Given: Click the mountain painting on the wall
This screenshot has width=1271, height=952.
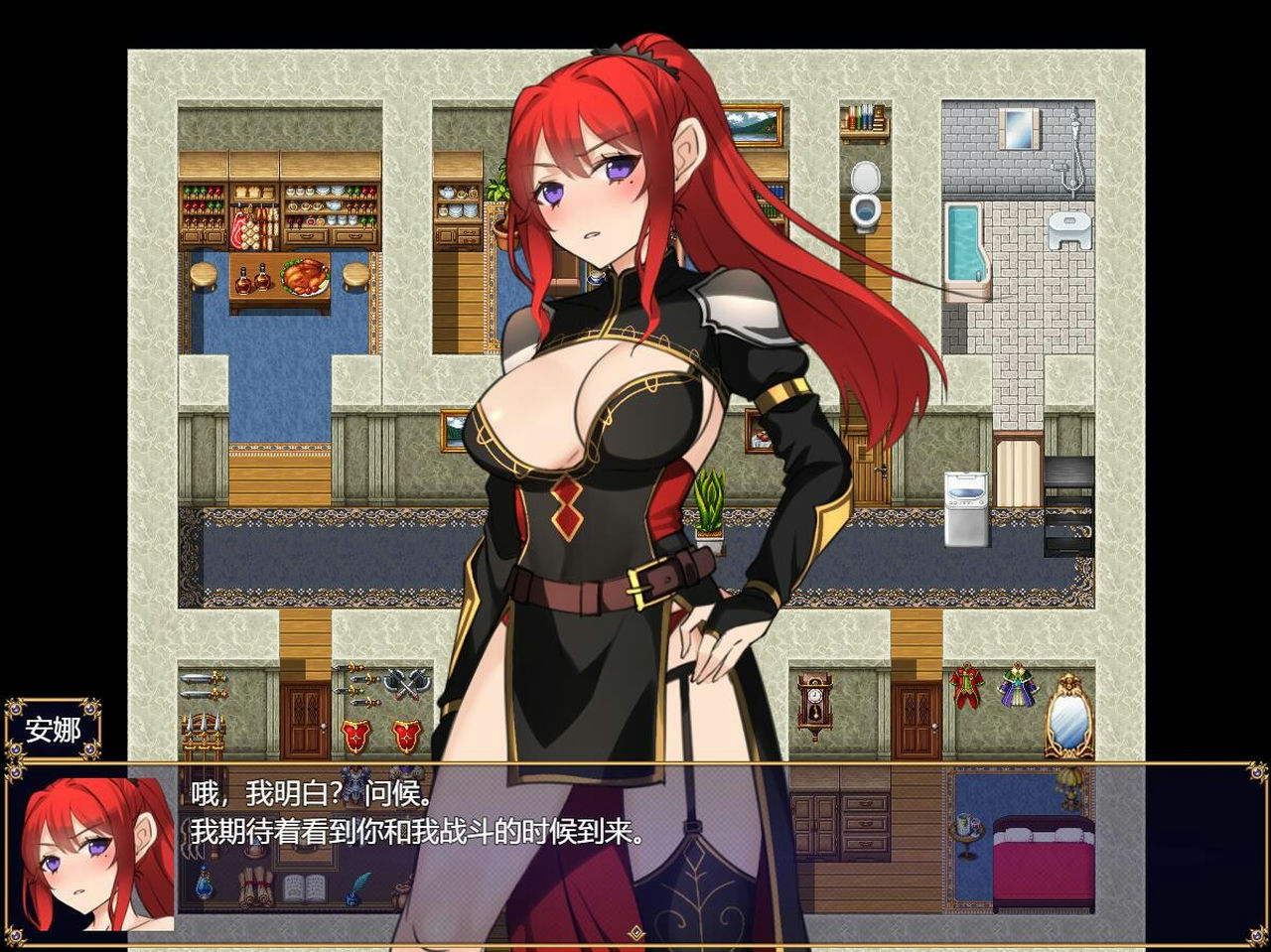Looking at the screenshot, I should 751,125.
